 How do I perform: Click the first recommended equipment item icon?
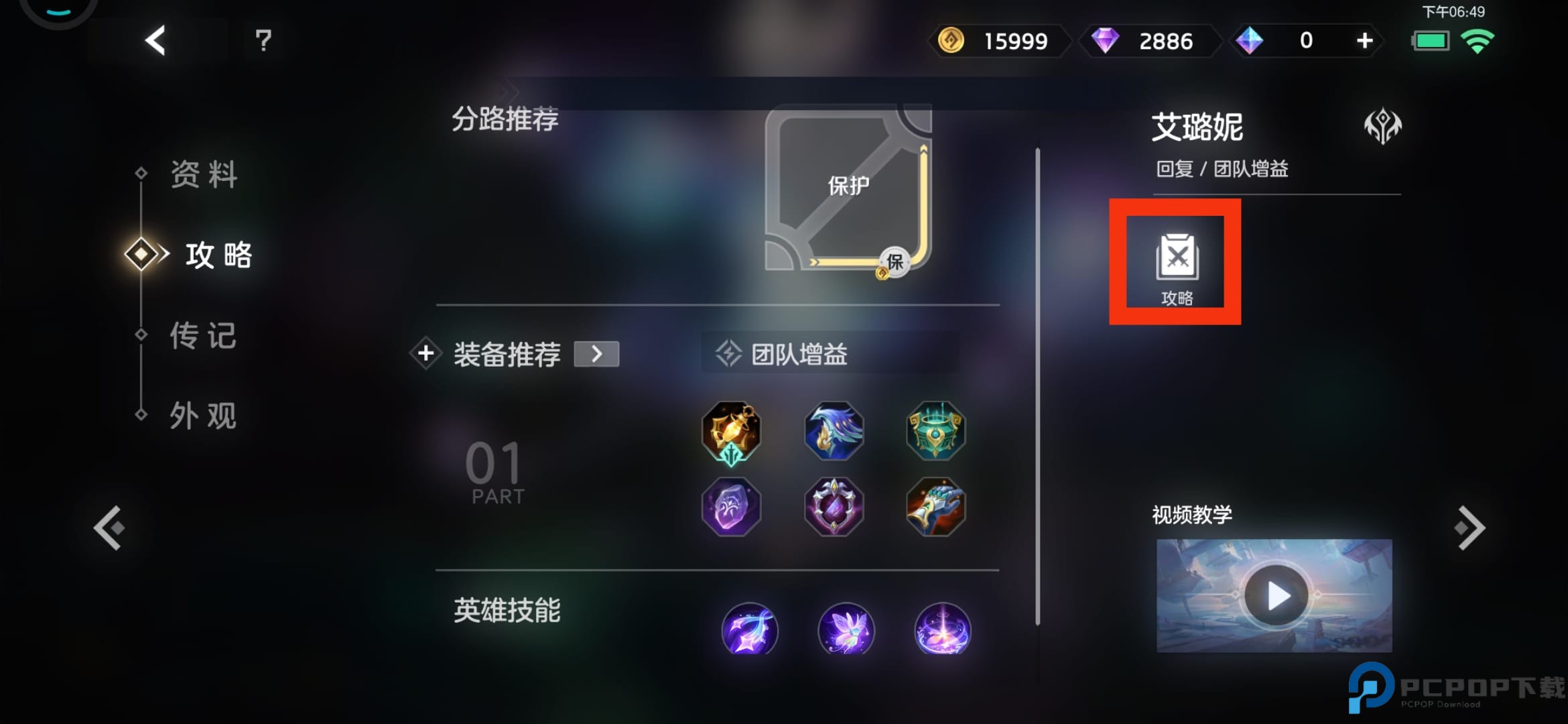[x=731, y=432]
